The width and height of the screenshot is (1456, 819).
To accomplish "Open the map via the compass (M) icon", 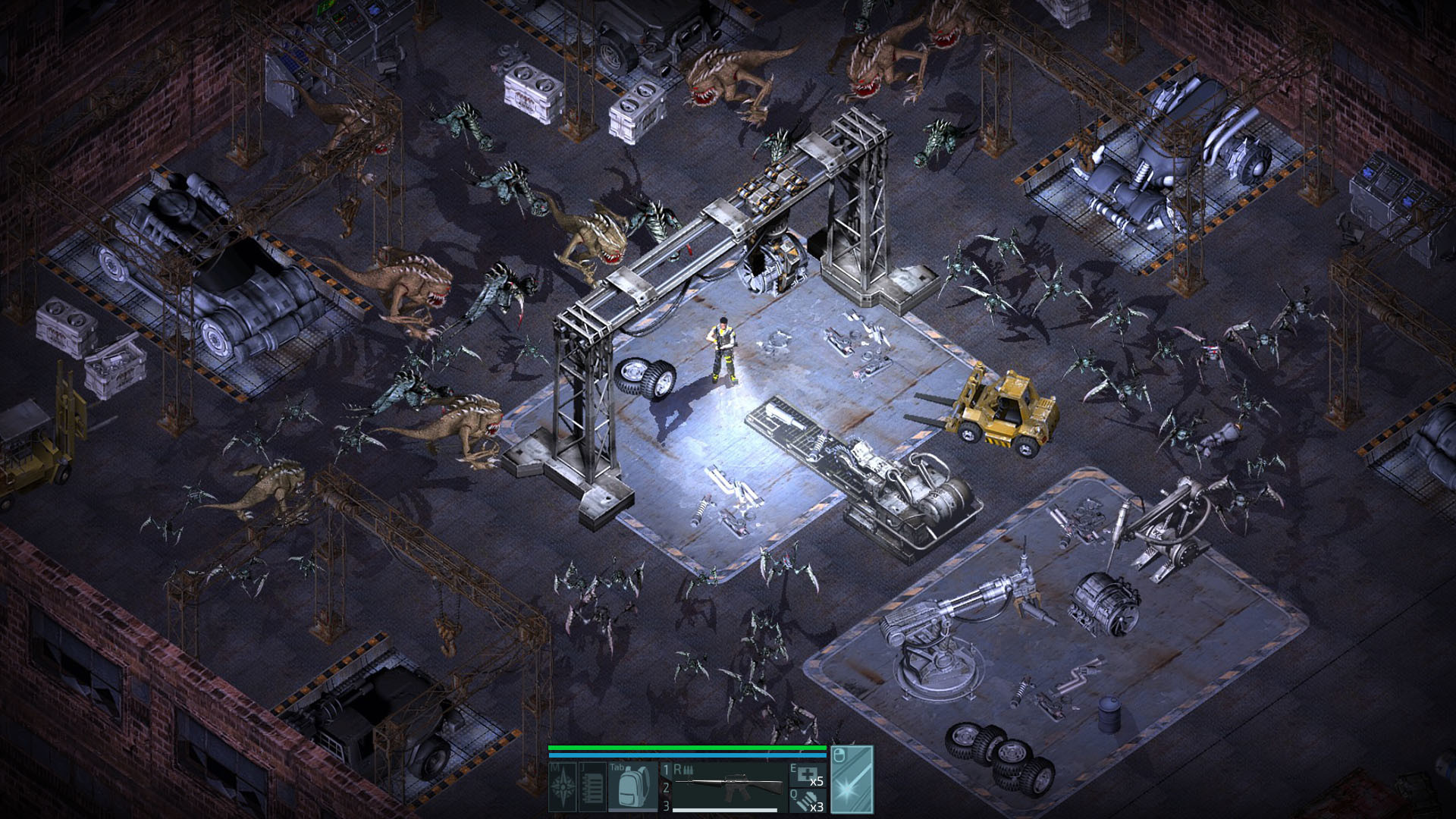I will [x=563, y=786].
